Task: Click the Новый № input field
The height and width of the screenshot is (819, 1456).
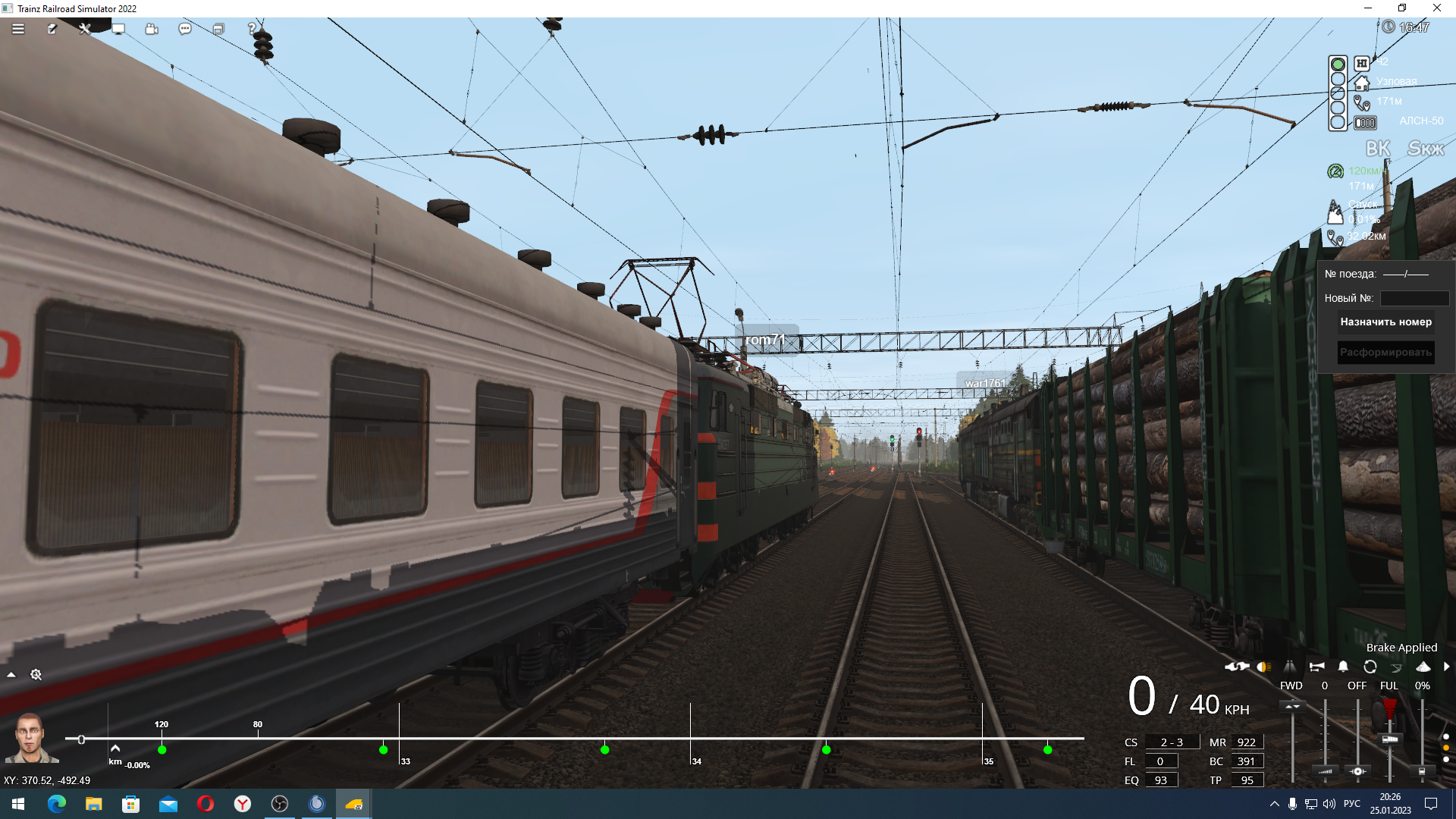Action: [x=1414, y=298]
